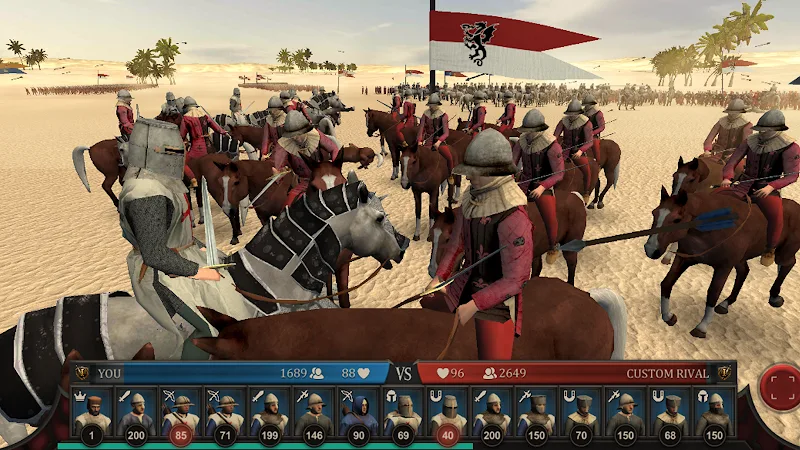Choose the helmeted knight card with 69 troops
800x450 pixels.
403,412
